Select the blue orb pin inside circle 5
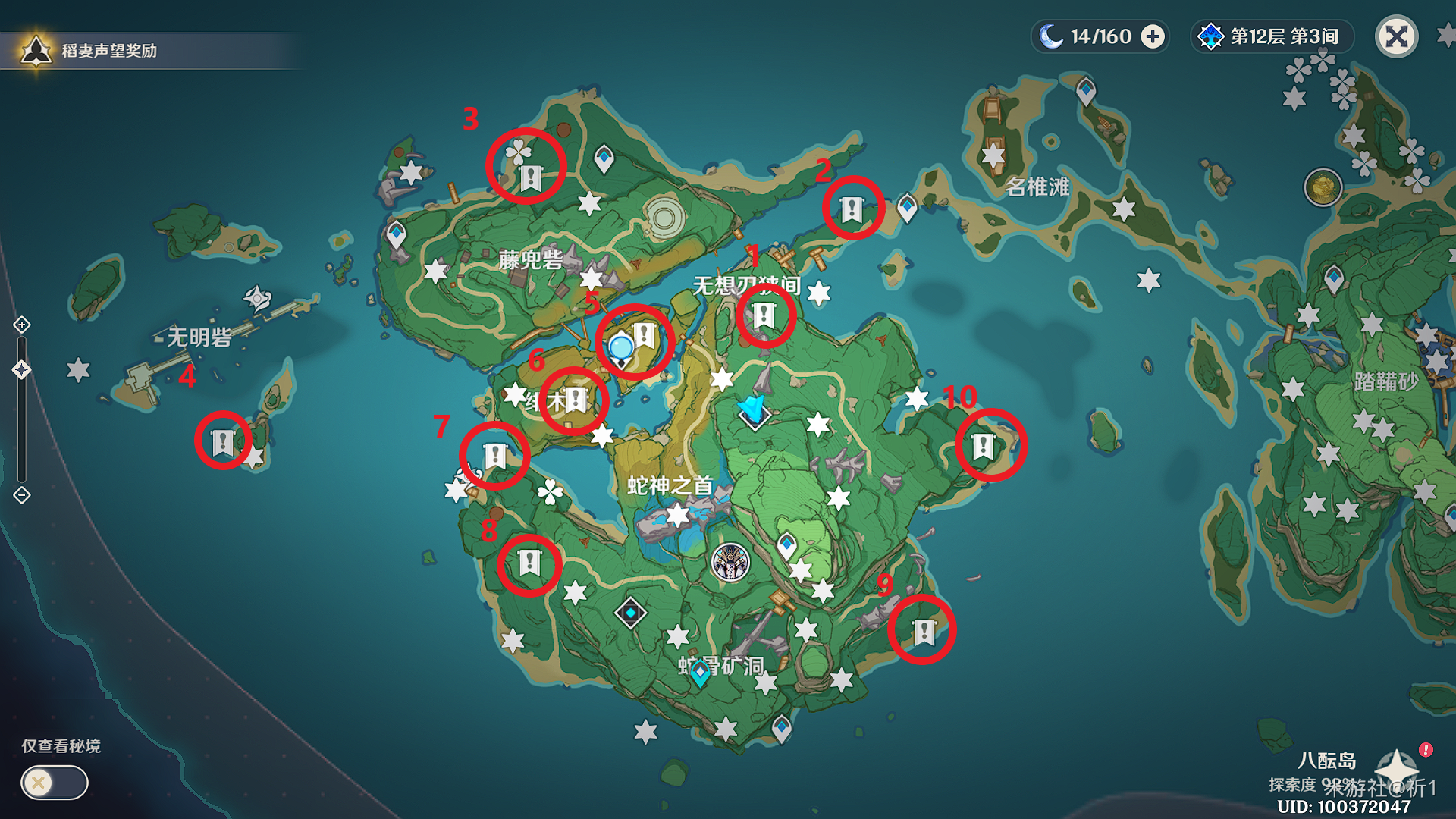This screenshot has width=1456, height=819. [621, 349]
